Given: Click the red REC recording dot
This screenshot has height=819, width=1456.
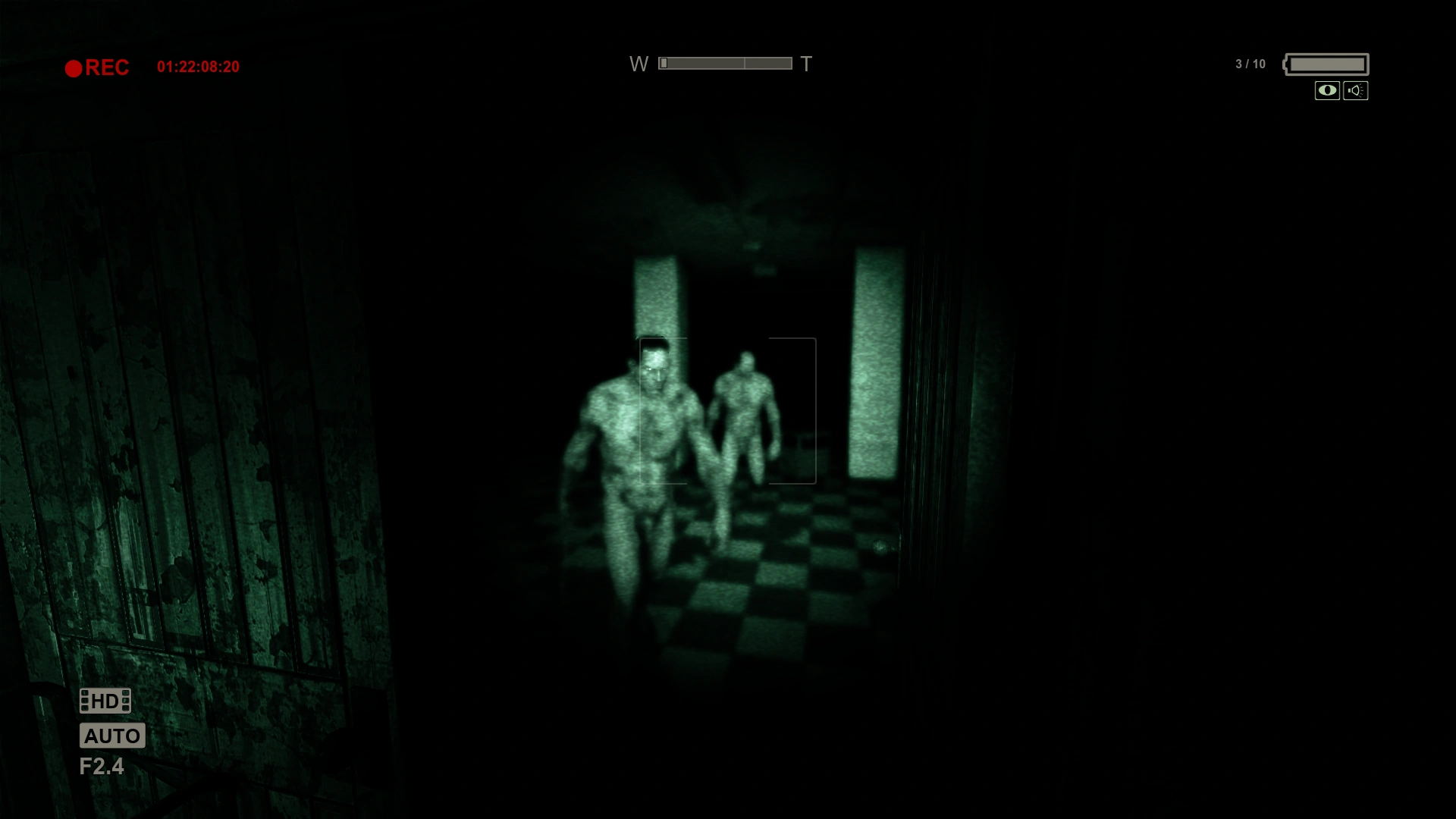Looking at the screenshot, I should [x=74, y=67].
